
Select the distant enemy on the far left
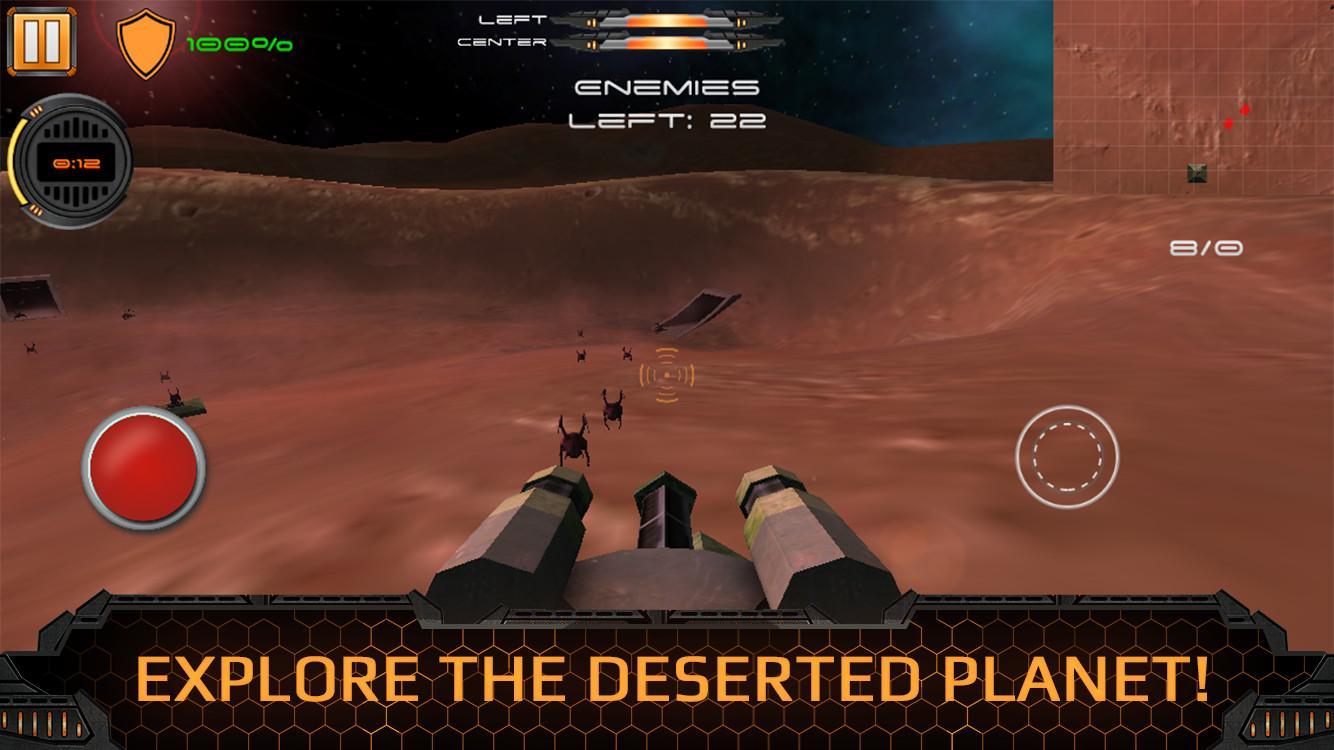coord(30,347)
